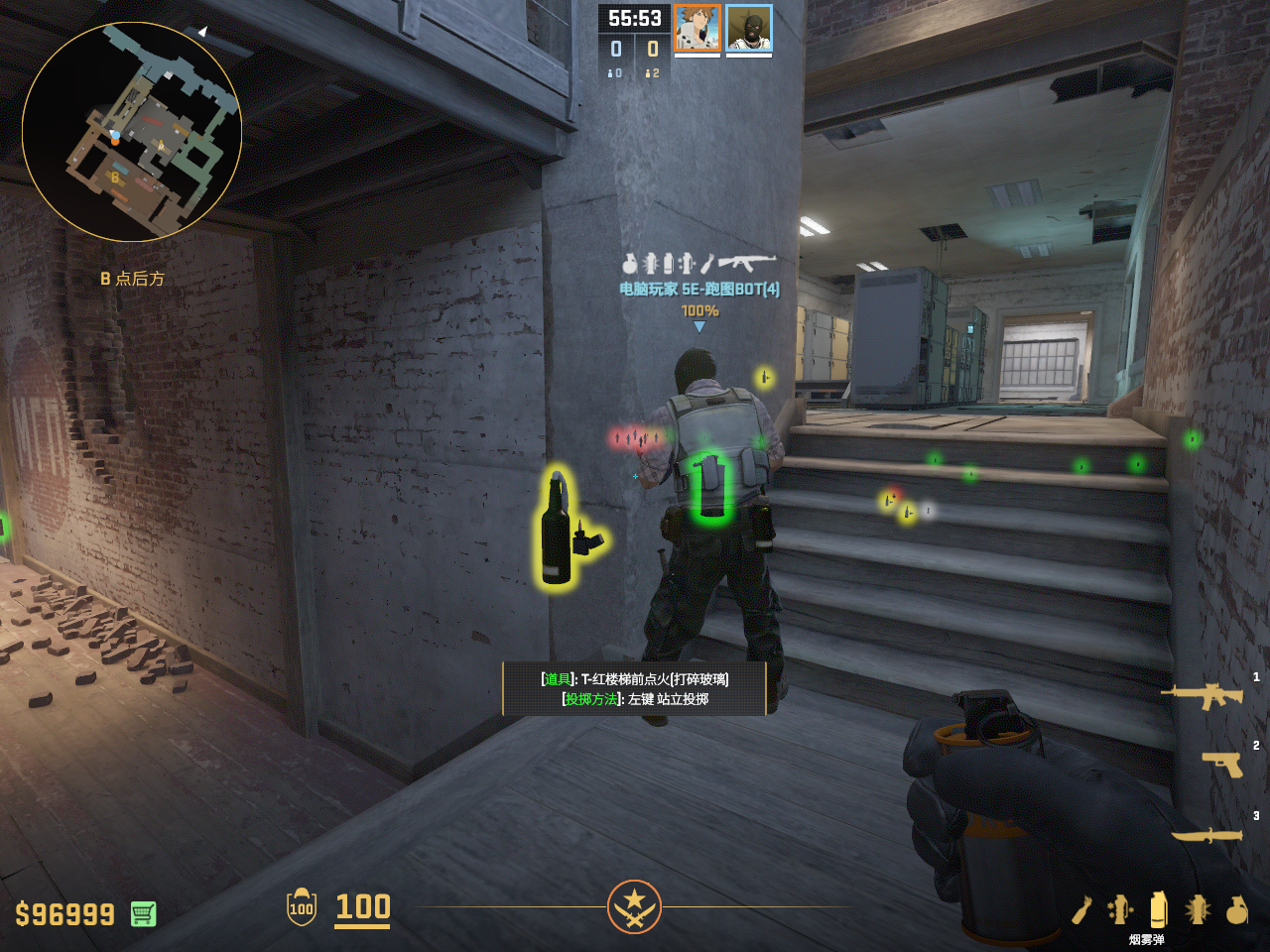Select the knife in weapon slot 3
The height and width of the screenshot is (952, 1270).
coord(1206,835)
